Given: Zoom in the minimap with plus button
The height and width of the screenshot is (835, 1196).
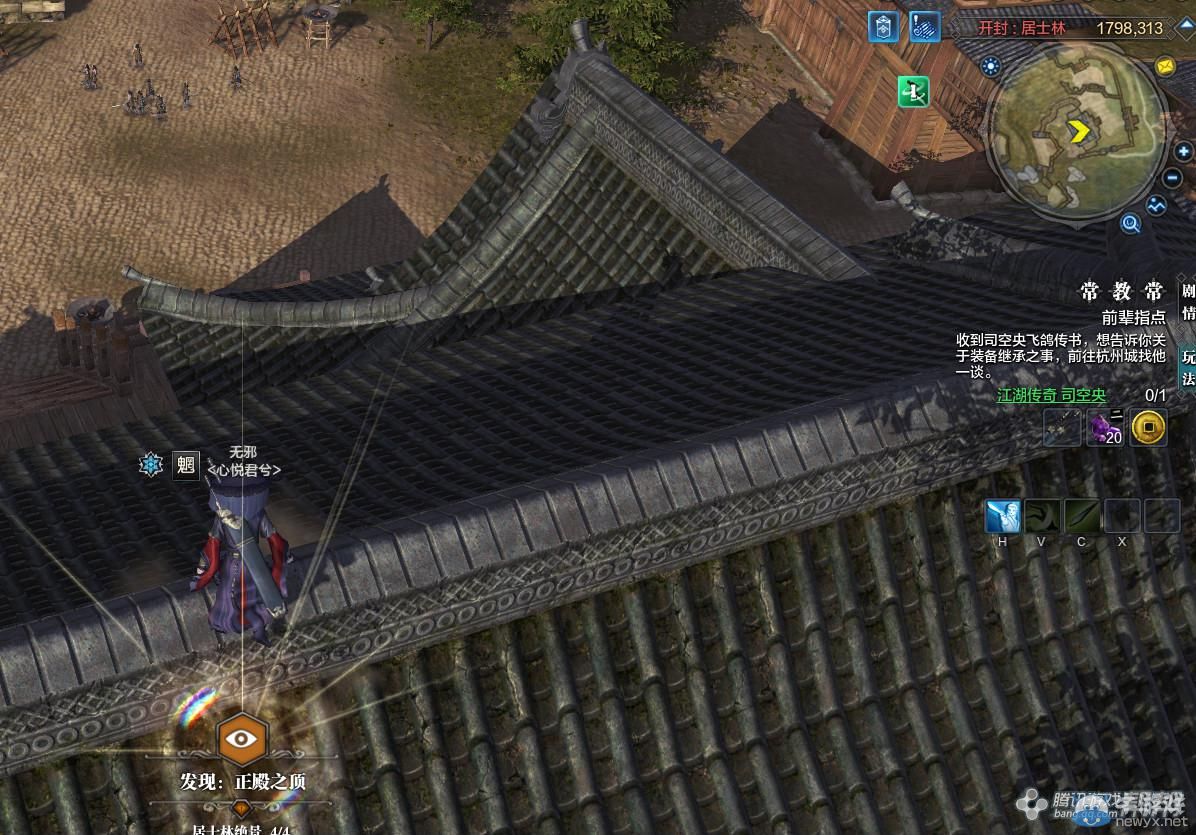Looking at the screenshot, I should [1182, 152].
